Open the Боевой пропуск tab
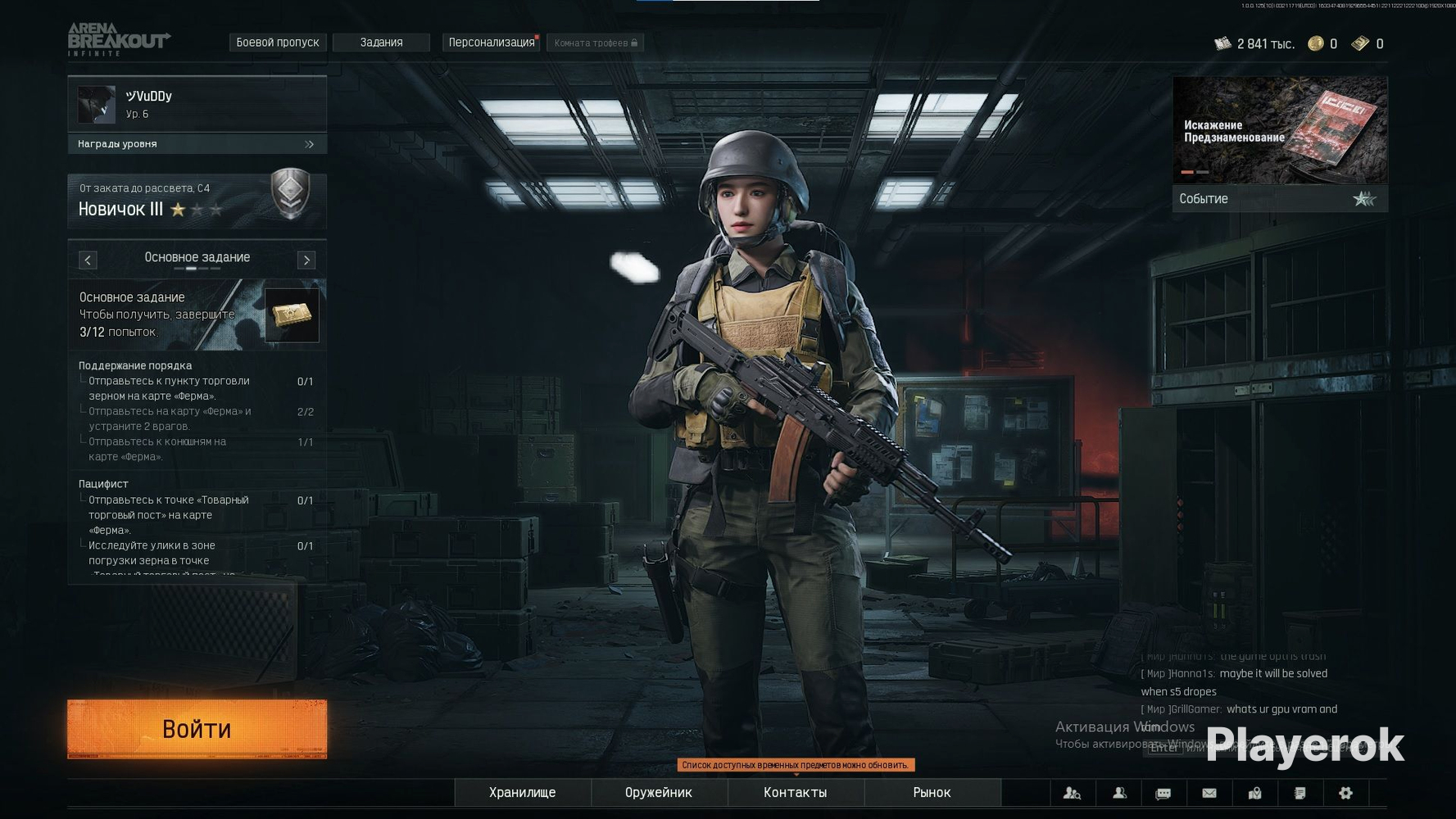This screenshot has width=1456, height=819. point(277,43)
